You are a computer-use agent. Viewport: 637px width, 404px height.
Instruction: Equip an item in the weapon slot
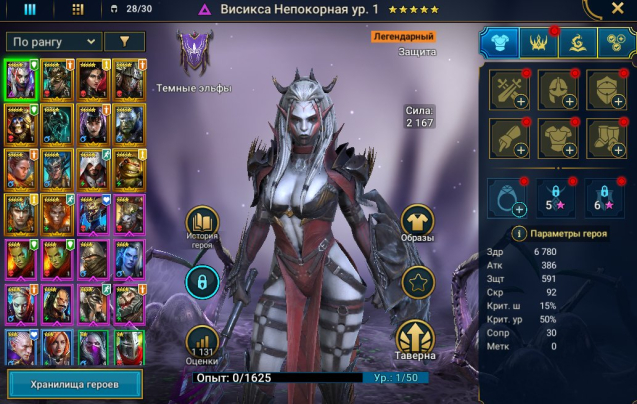508,90
